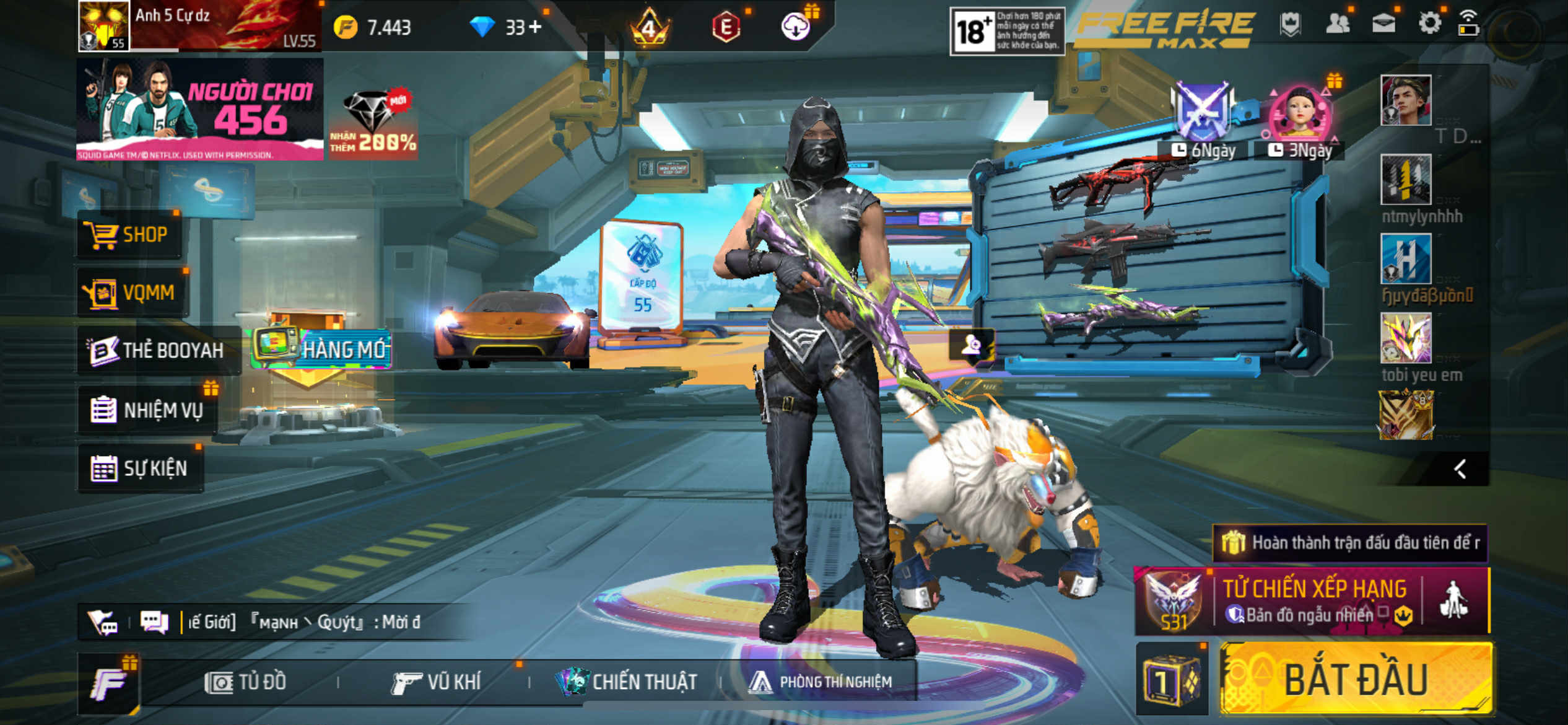Open the settings gear icon
Viewport: 1568px width, 725px height.
pos(1429,24)
